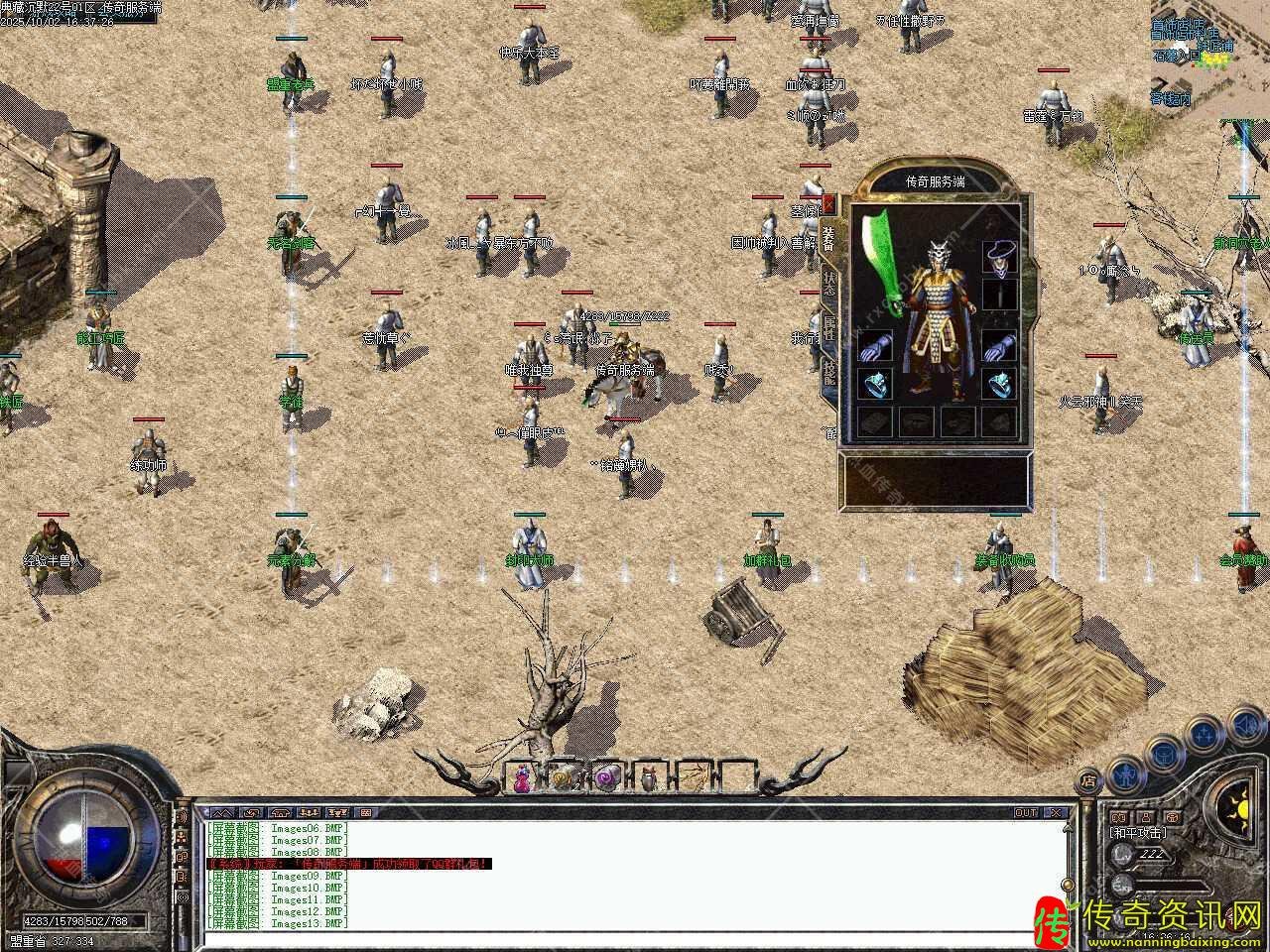Viewport: 1270px width, 952px height.
Task: Open the 店 shop button
Action: click(x=1088, y=779)
